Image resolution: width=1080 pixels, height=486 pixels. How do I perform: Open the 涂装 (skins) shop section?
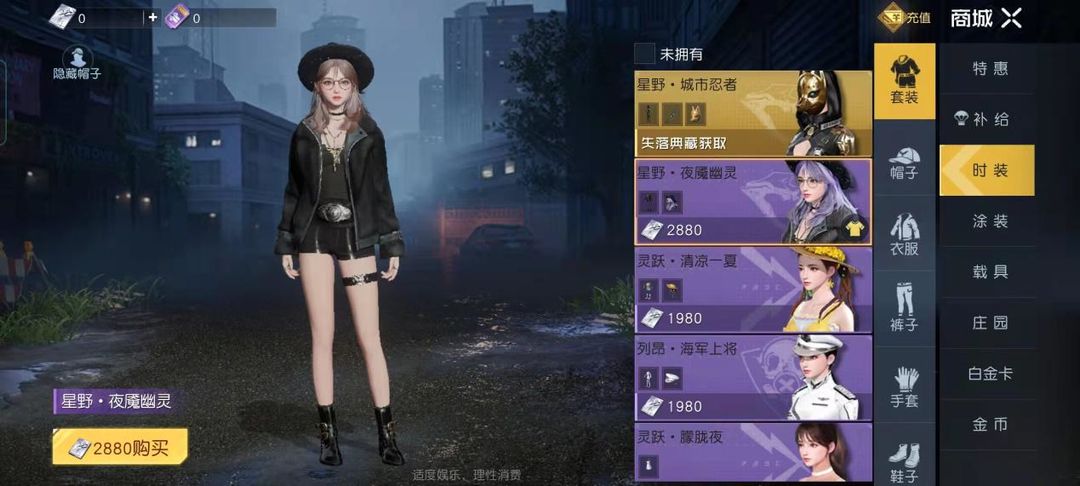coord(990,221)
